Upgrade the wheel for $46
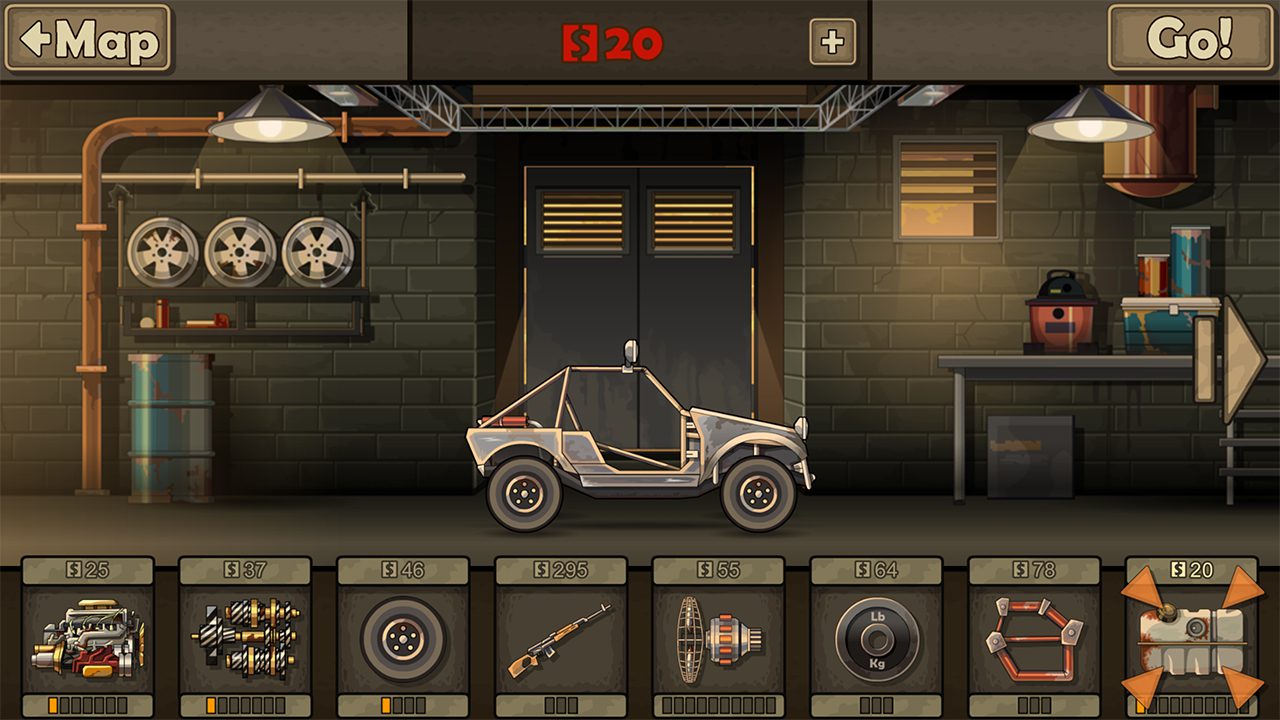1280x720 pixels. point(403,638)
